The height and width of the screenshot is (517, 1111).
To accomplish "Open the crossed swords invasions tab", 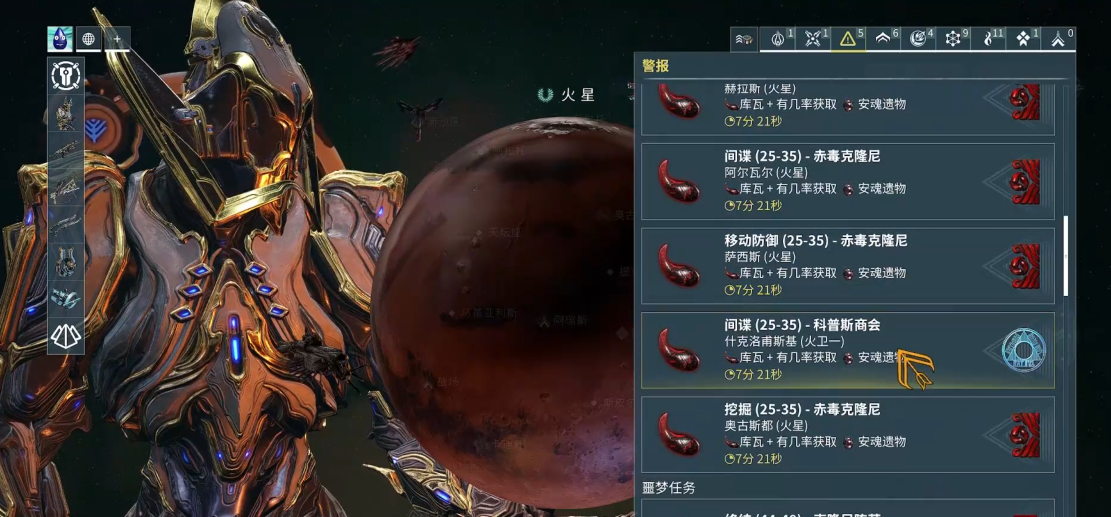I will (x=814, y=40).
